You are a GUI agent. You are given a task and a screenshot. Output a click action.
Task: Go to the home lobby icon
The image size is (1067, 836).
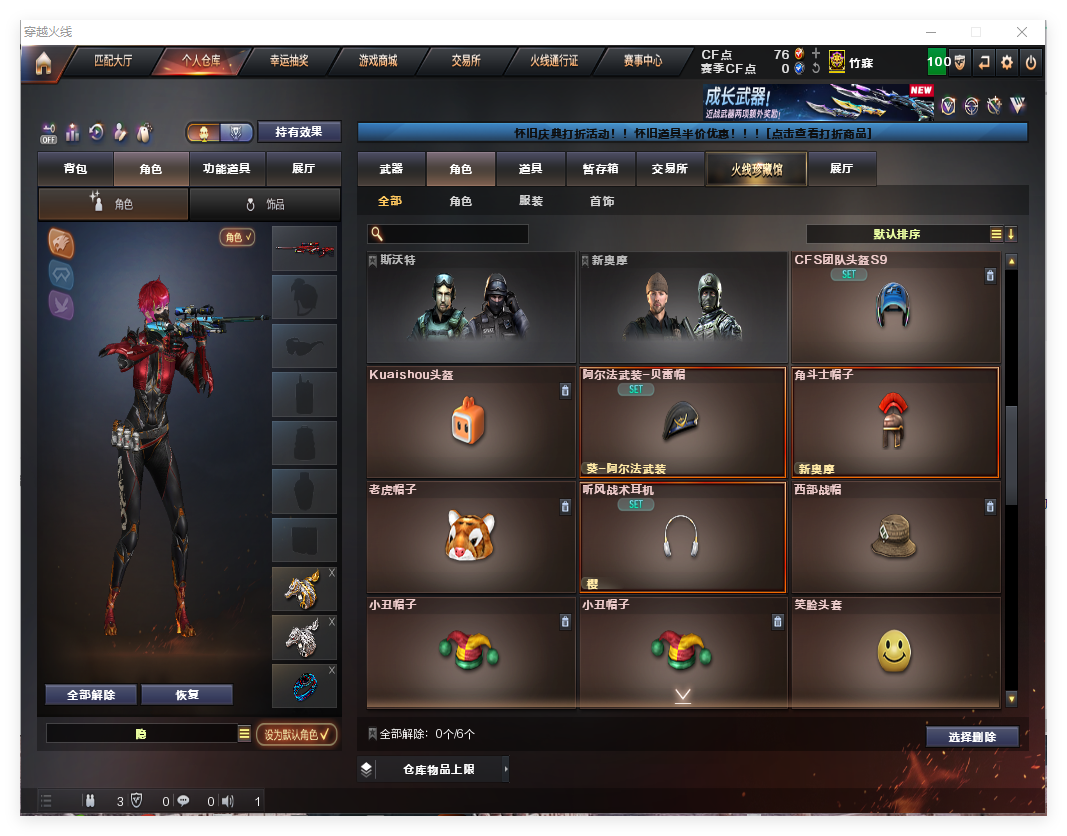43,63
